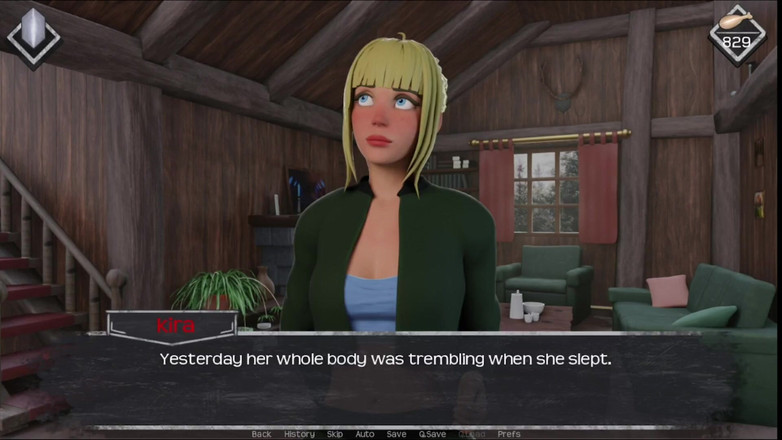Viewport: 782px width, 440px height.
Task: Go back one line with Back
Action: click(261, 434)
